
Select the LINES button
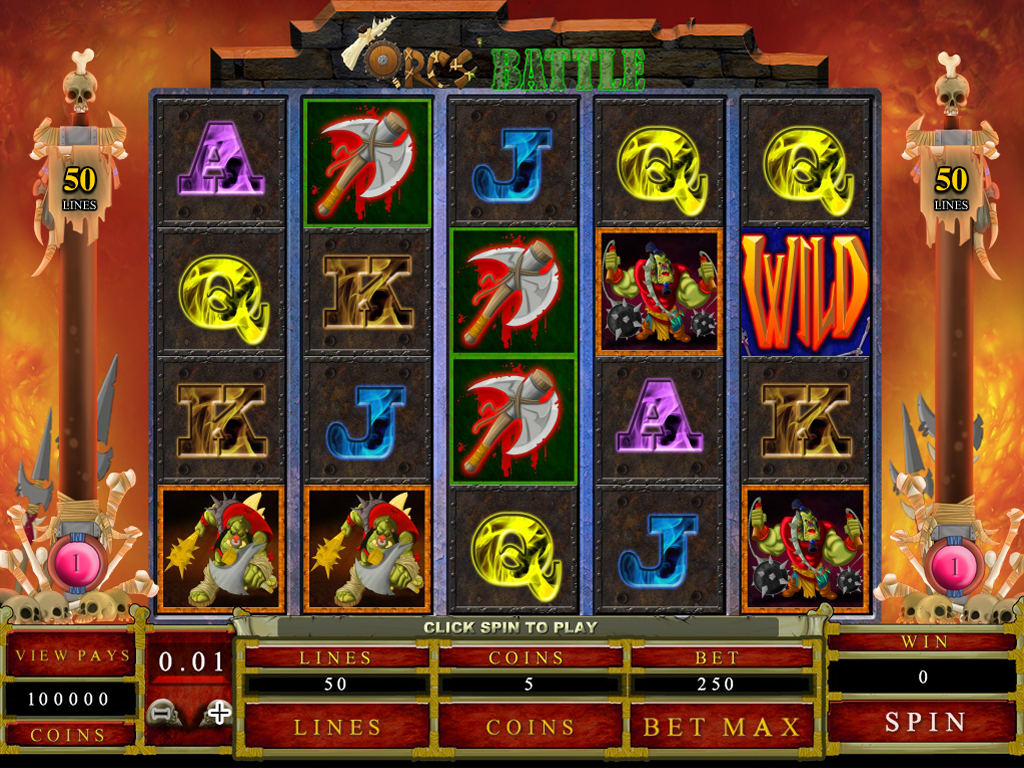pos(336,726)
